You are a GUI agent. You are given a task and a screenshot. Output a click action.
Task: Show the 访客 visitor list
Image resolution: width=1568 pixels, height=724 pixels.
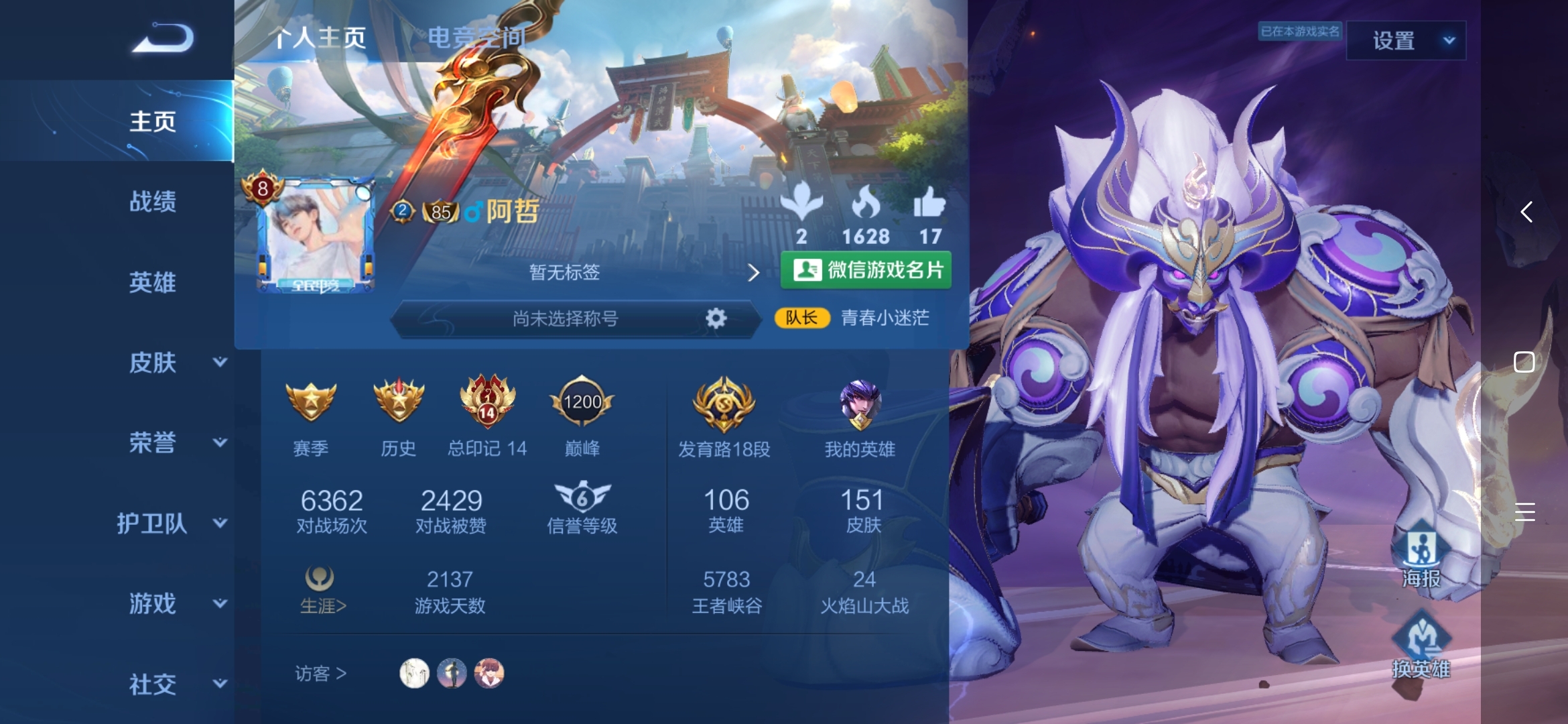[x=321, y=673]
